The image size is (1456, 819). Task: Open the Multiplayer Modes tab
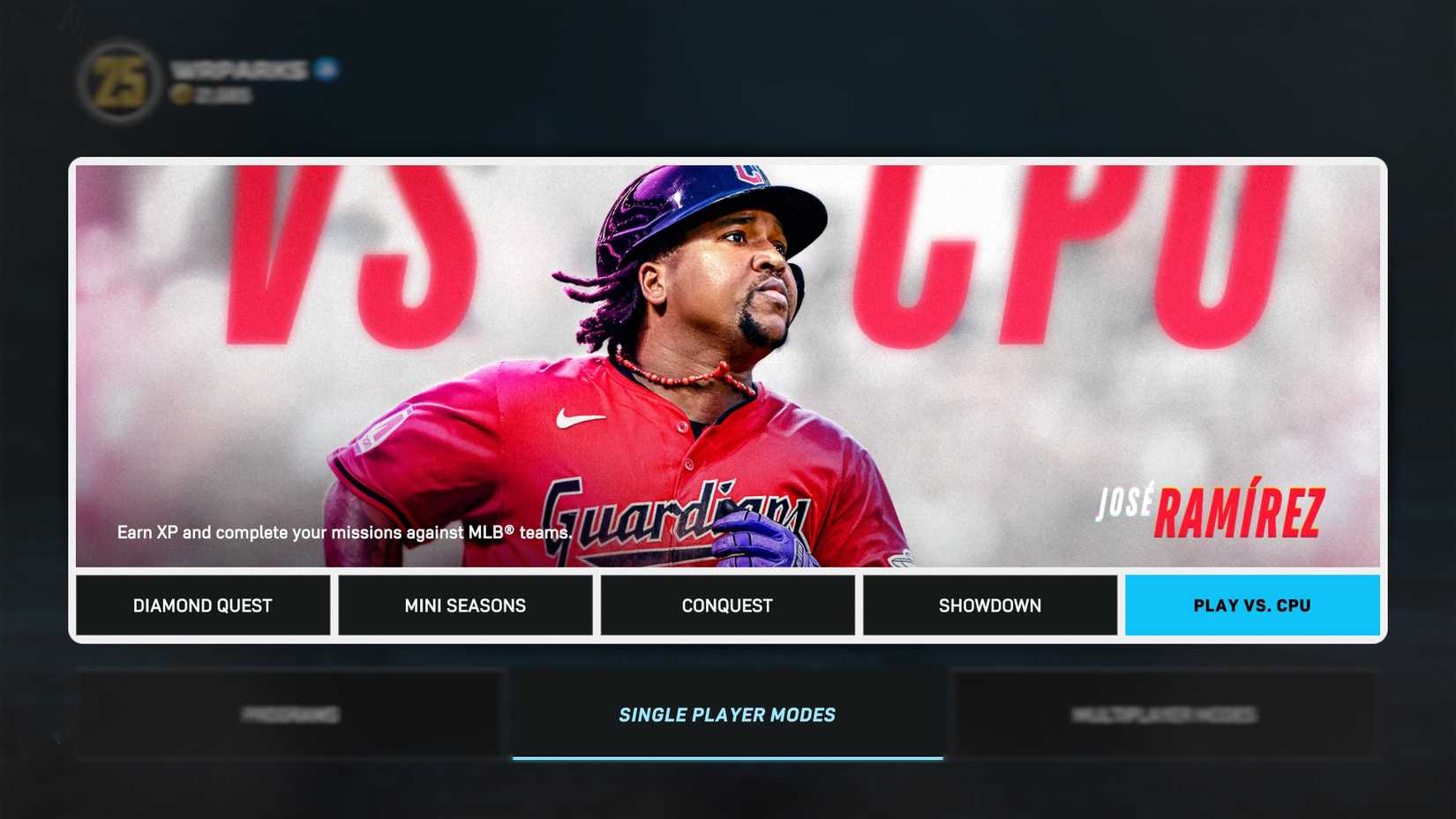1167,715
